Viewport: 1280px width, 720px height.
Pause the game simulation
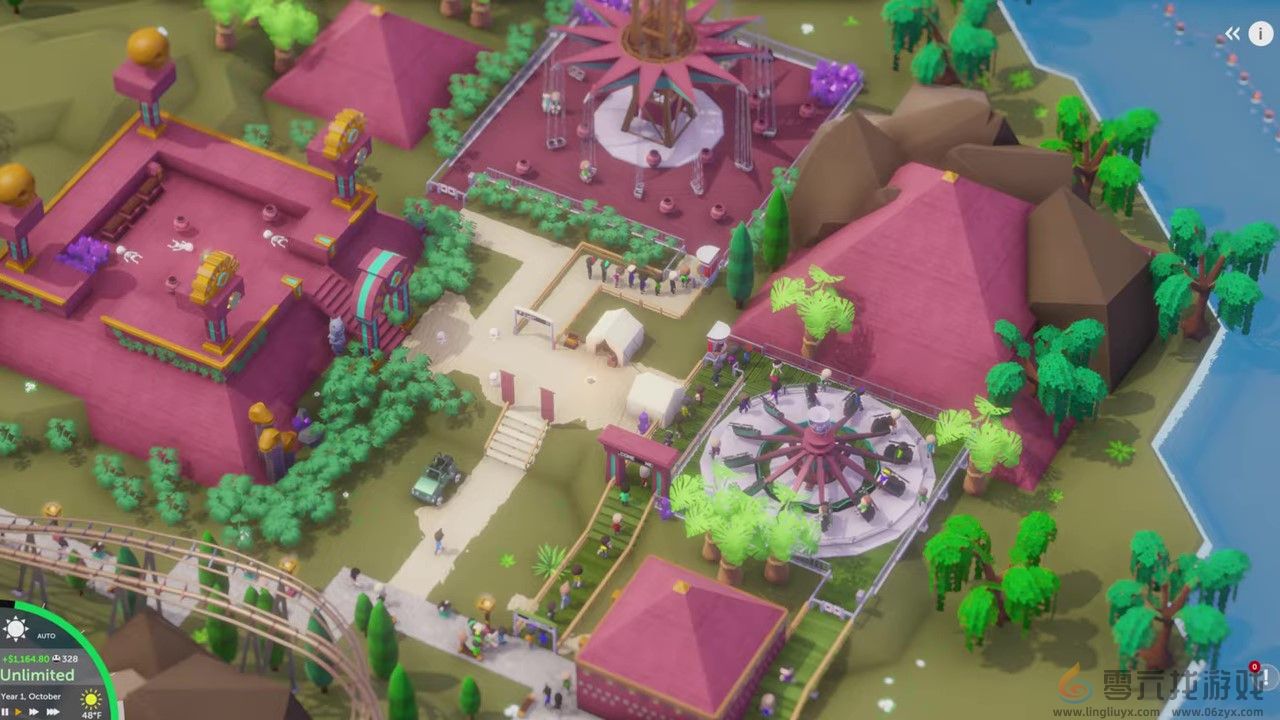point(7,710)
